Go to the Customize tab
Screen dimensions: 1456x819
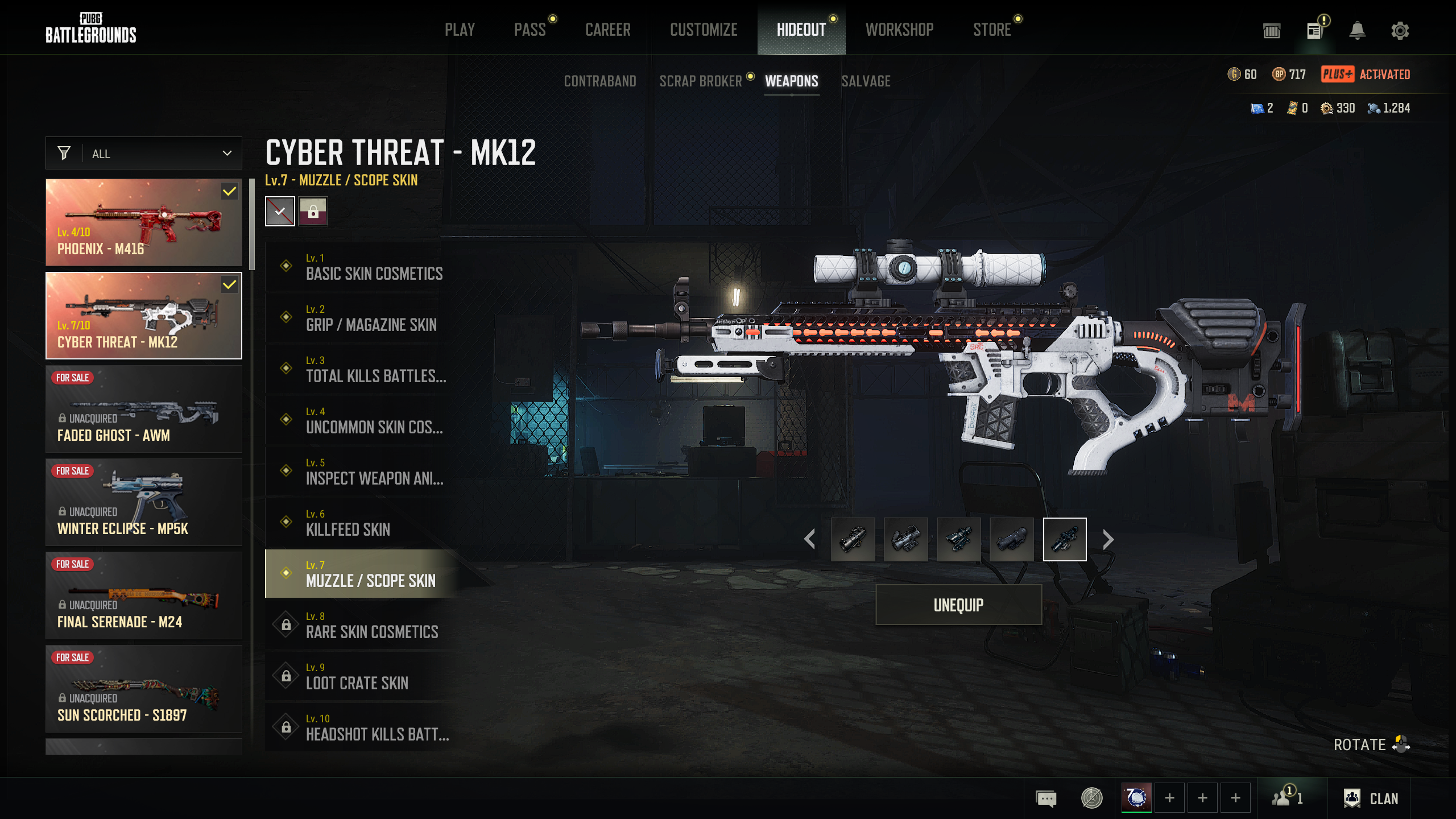point(704,30)
